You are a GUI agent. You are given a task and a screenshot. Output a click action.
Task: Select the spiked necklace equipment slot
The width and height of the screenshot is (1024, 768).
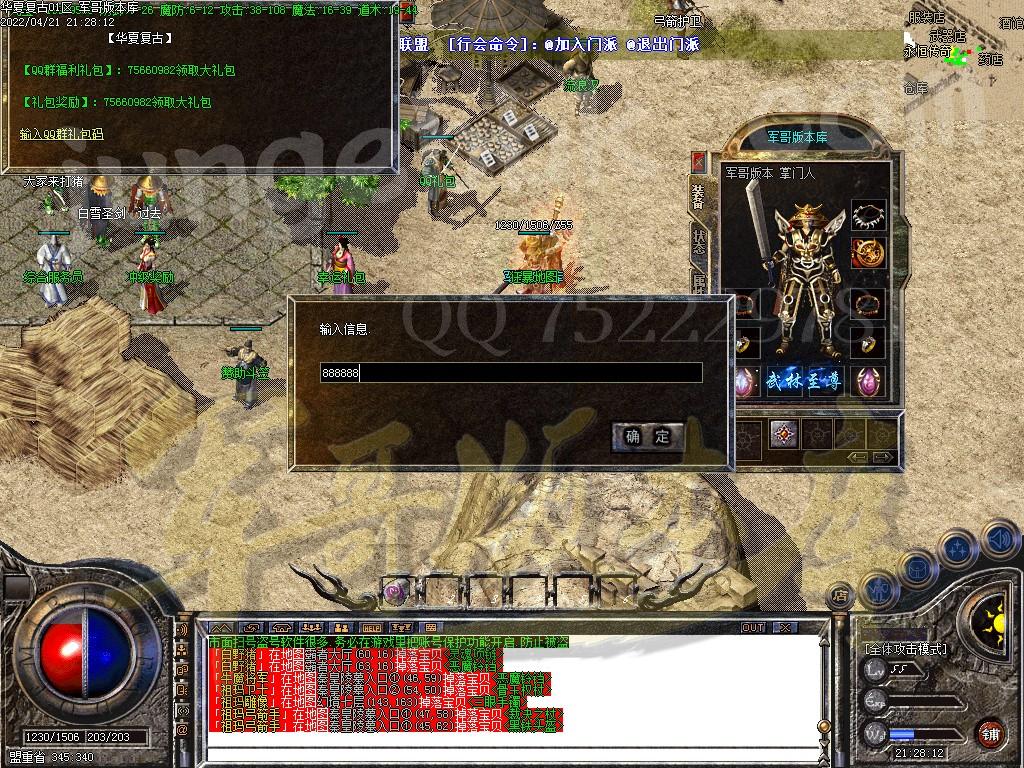pyautogui.click(x=869, y=215)
